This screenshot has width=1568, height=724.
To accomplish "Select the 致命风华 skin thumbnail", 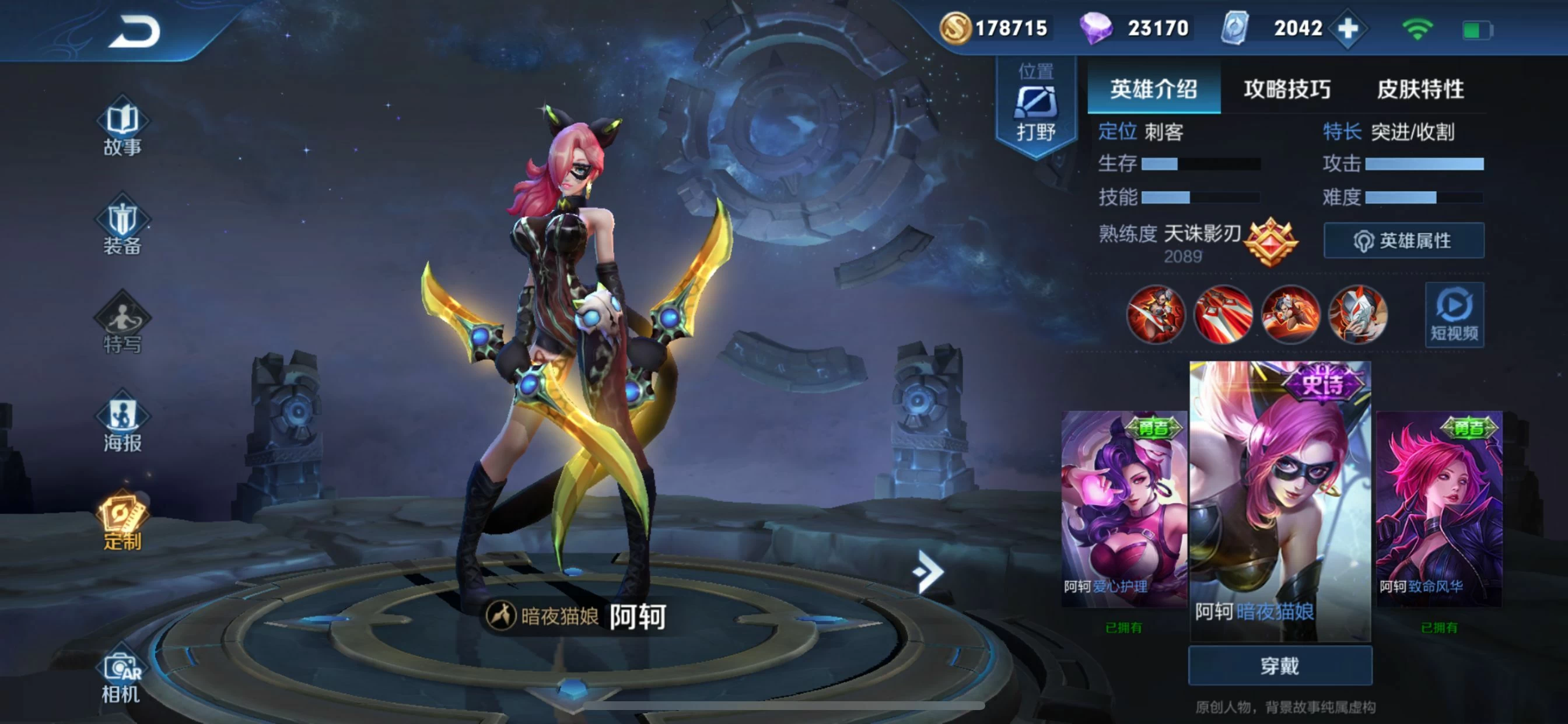I will coord(1439,508).
